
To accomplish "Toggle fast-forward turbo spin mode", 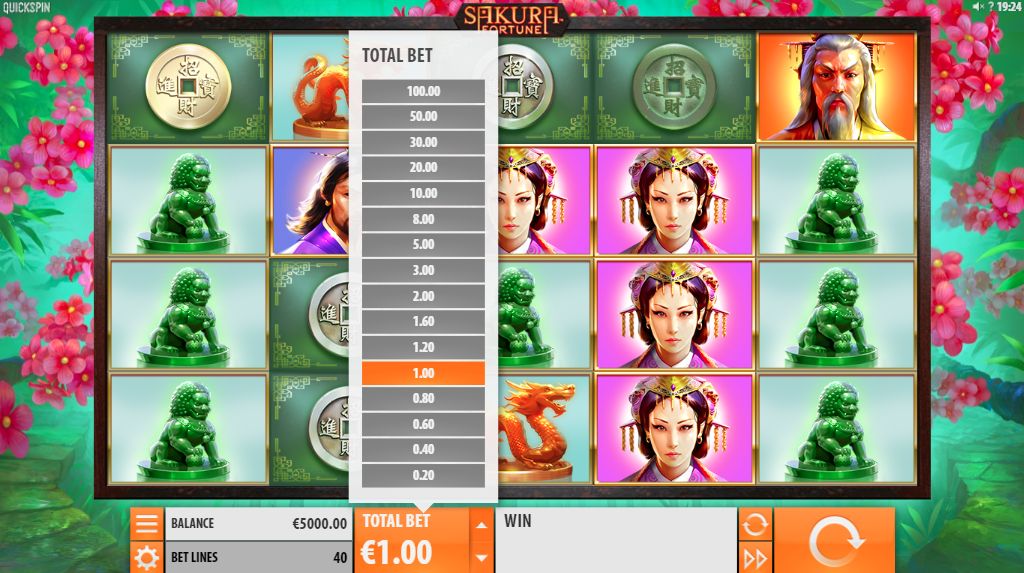I will [x=754, y=557].
